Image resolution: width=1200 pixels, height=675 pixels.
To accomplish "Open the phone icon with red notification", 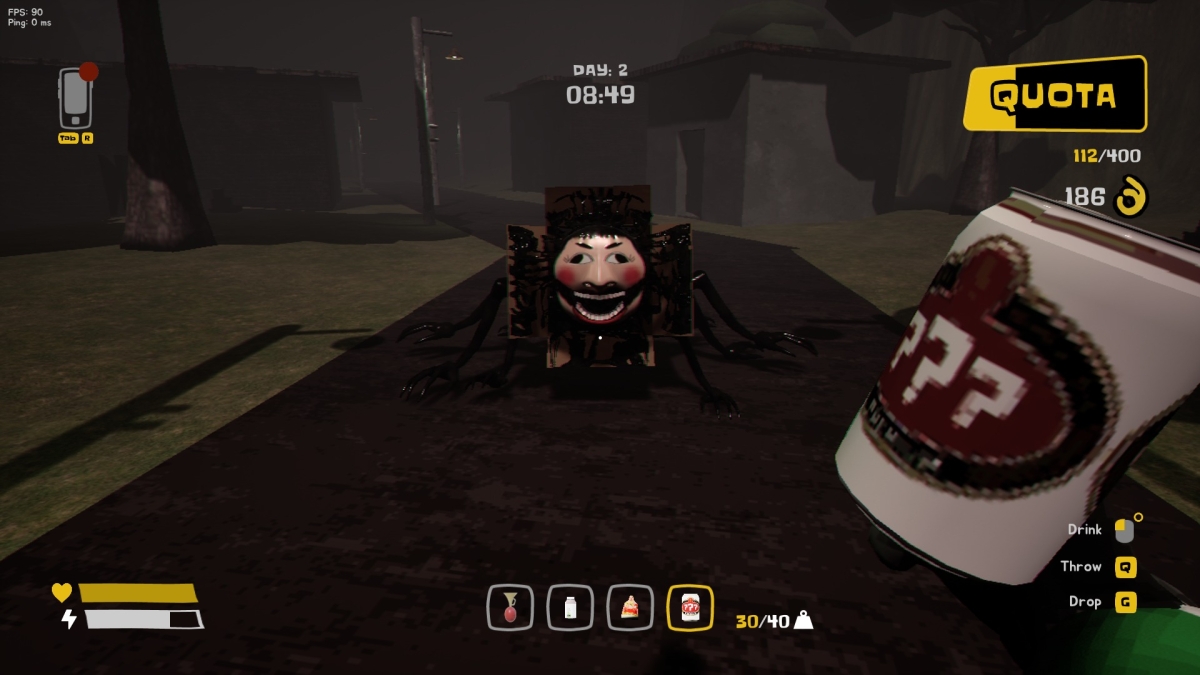I will tap(74, 97).
